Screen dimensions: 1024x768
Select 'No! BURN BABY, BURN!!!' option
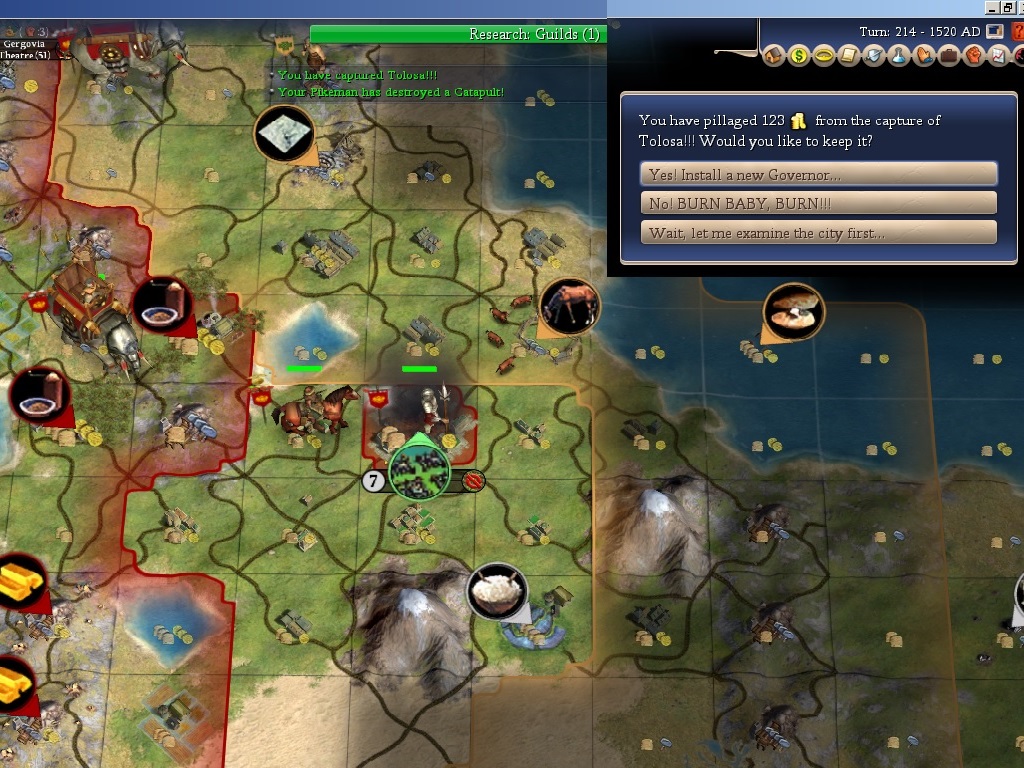coord(818,203)
